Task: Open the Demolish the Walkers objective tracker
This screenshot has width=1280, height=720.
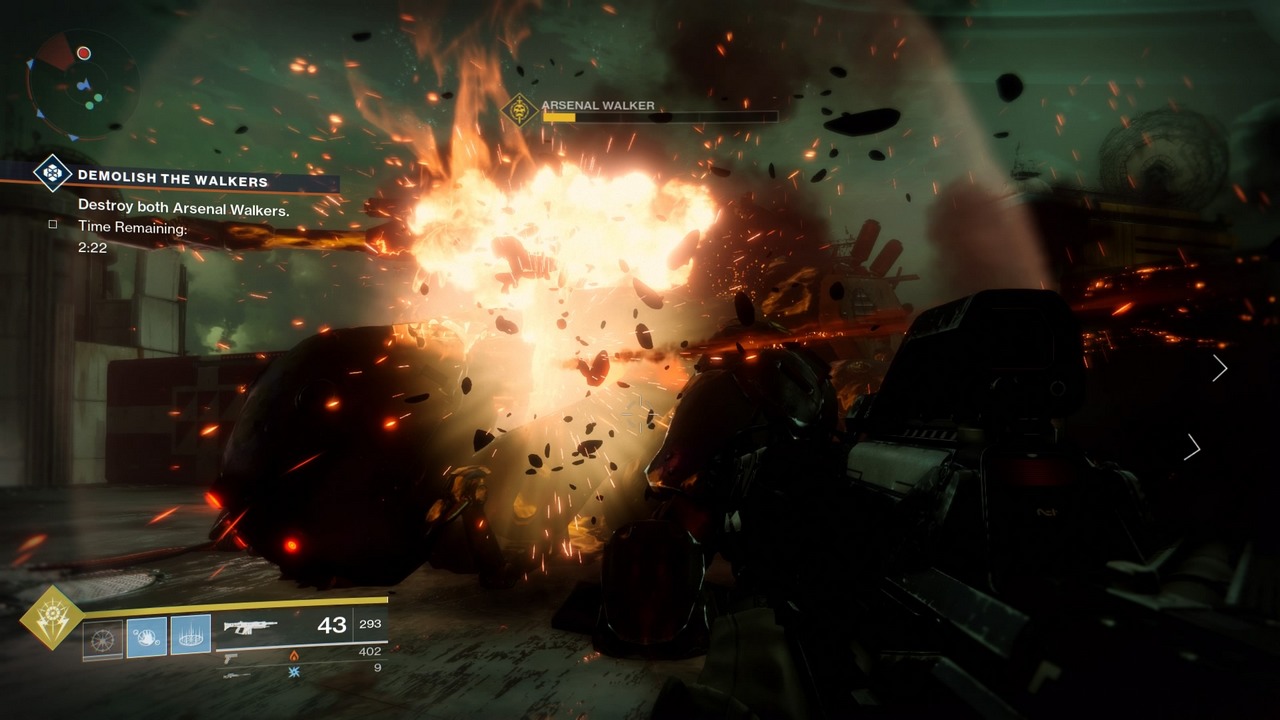Action: [173, 181]
